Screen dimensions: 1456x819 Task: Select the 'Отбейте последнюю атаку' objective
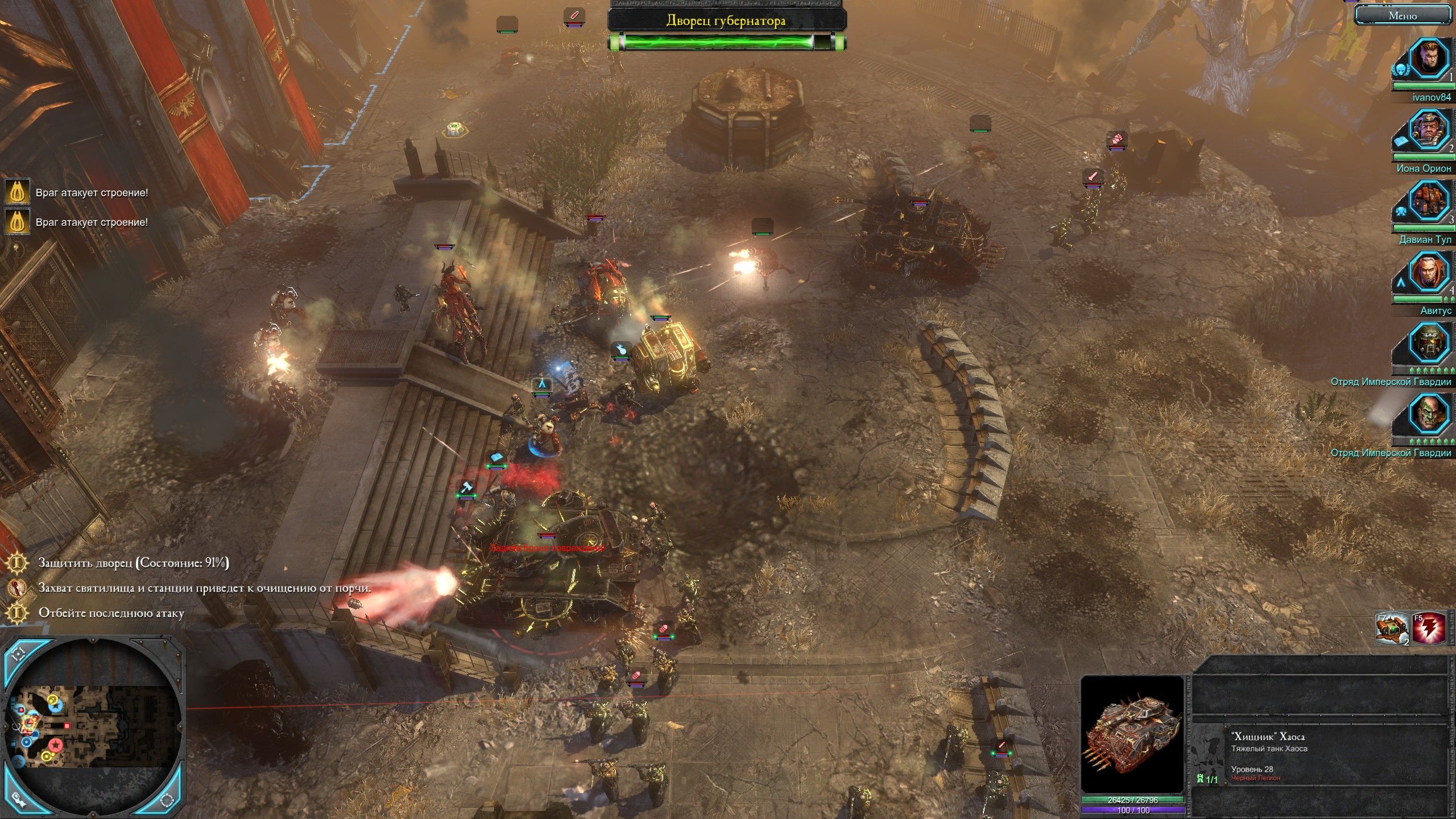(111, 613)
